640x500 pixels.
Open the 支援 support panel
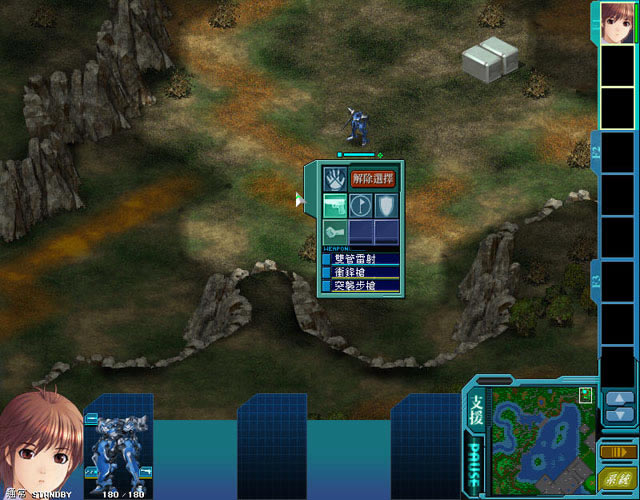coord(476,410)
